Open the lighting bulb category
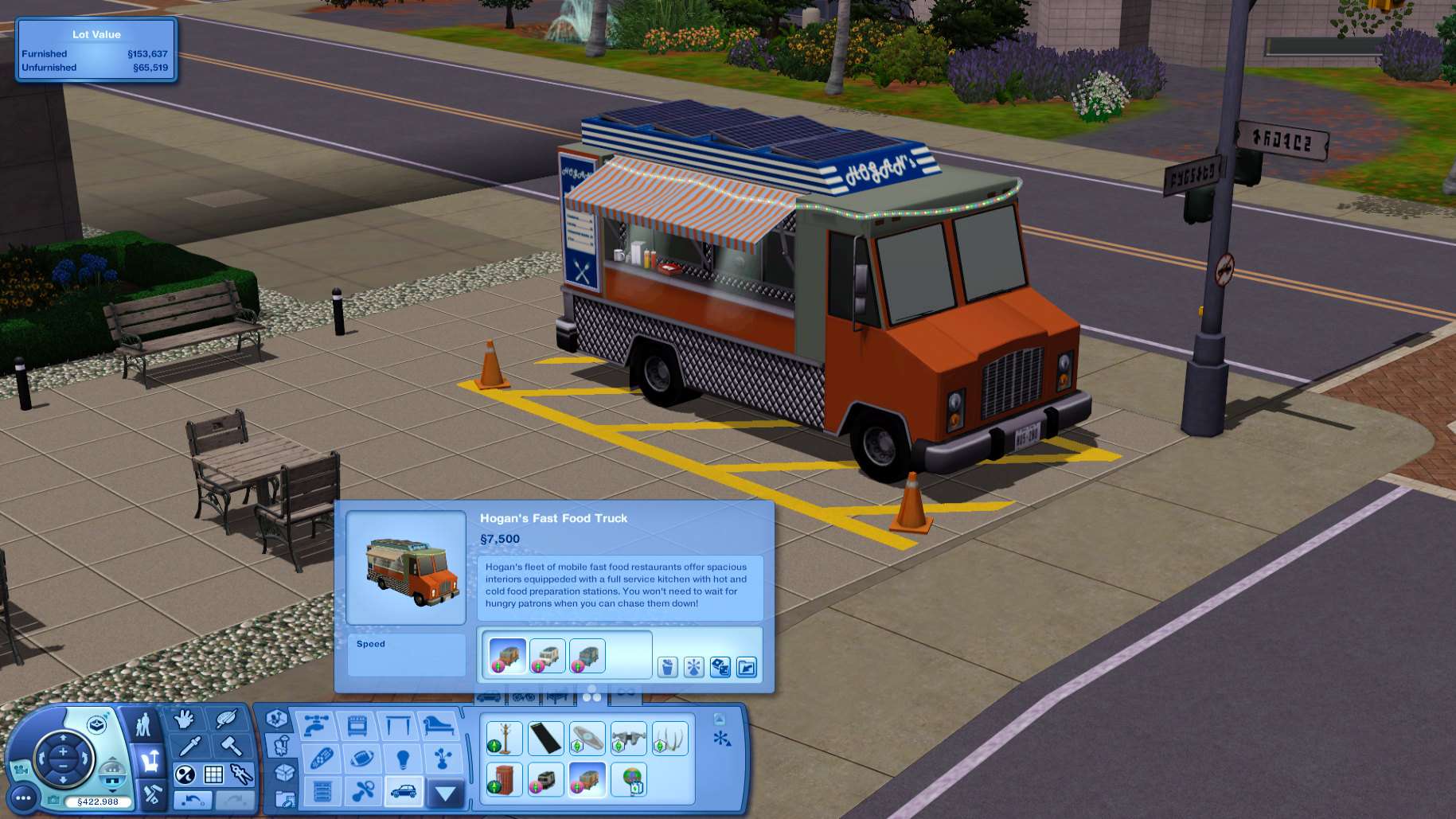 [403, 759]
